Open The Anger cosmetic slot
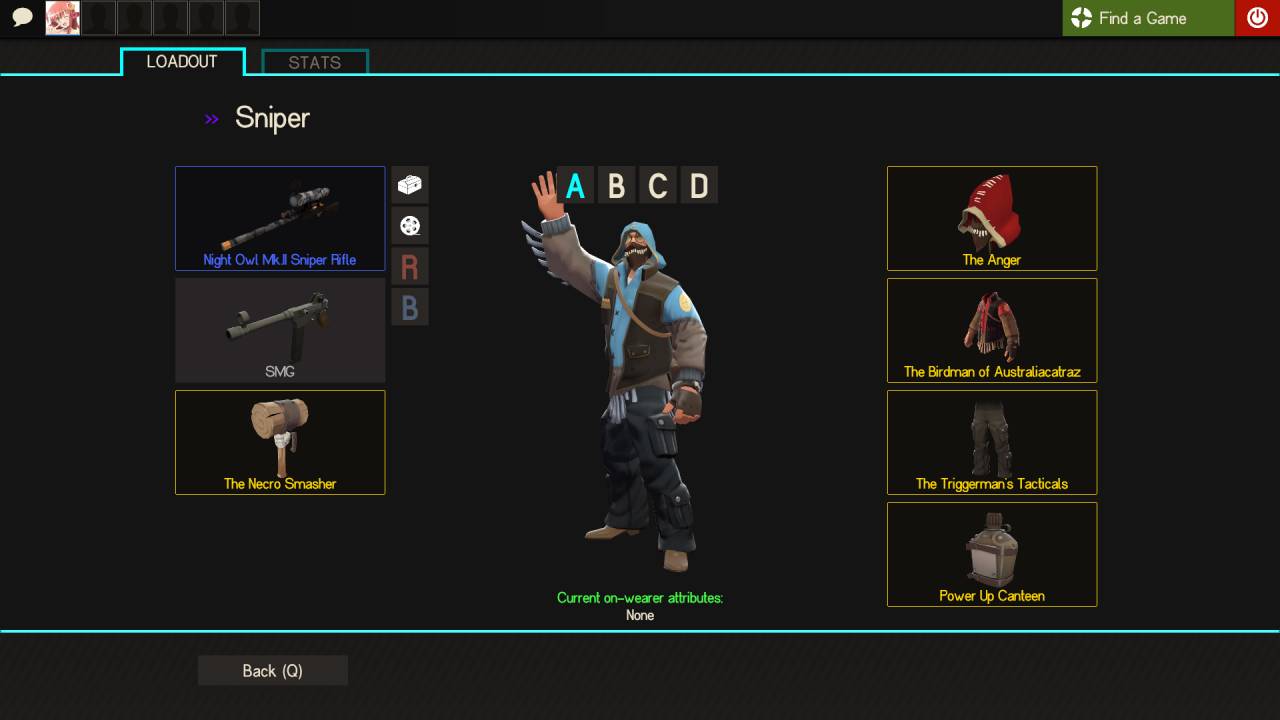Image resolution: width=1280 pixels, height=720 pixels. pyautogui.click(x=992, y=218)
